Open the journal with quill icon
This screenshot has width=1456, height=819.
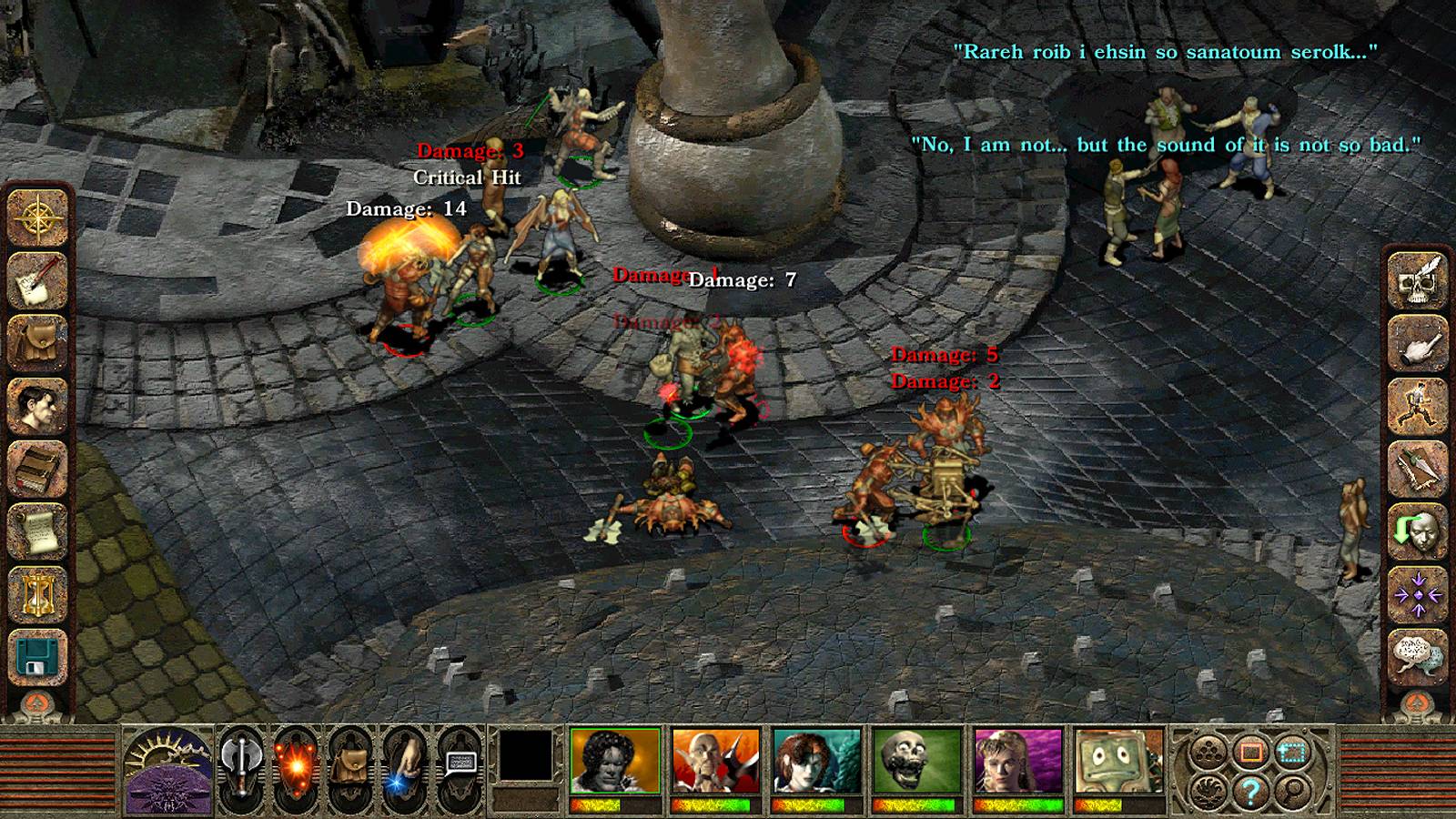35,279
